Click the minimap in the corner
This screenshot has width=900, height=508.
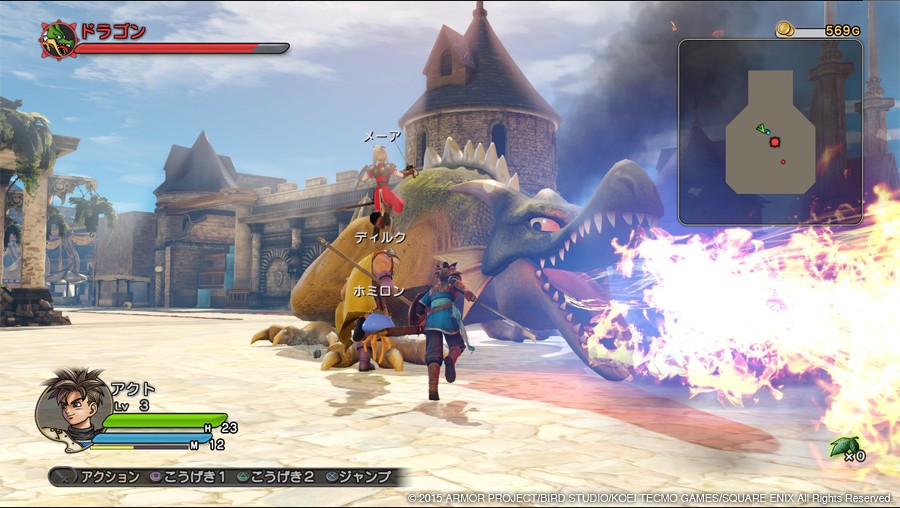coord(770,131)
